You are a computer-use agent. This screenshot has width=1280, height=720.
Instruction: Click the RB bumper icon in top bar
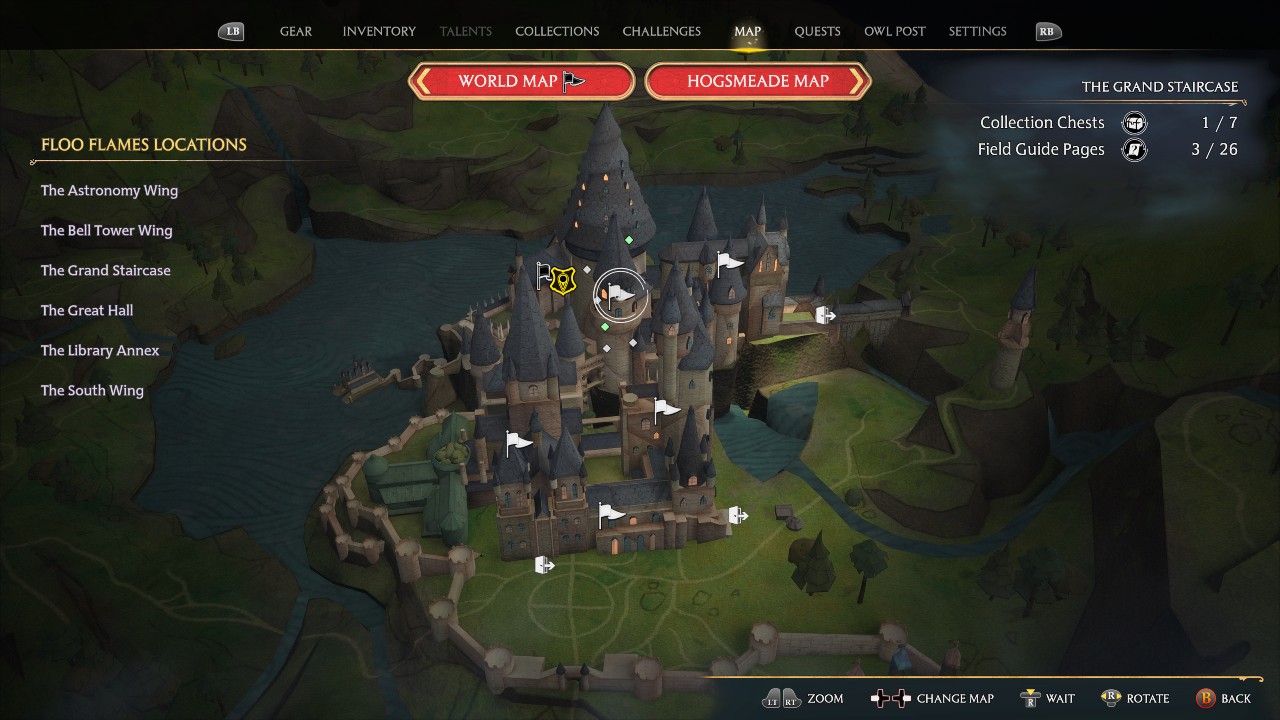click(1047, 31)
